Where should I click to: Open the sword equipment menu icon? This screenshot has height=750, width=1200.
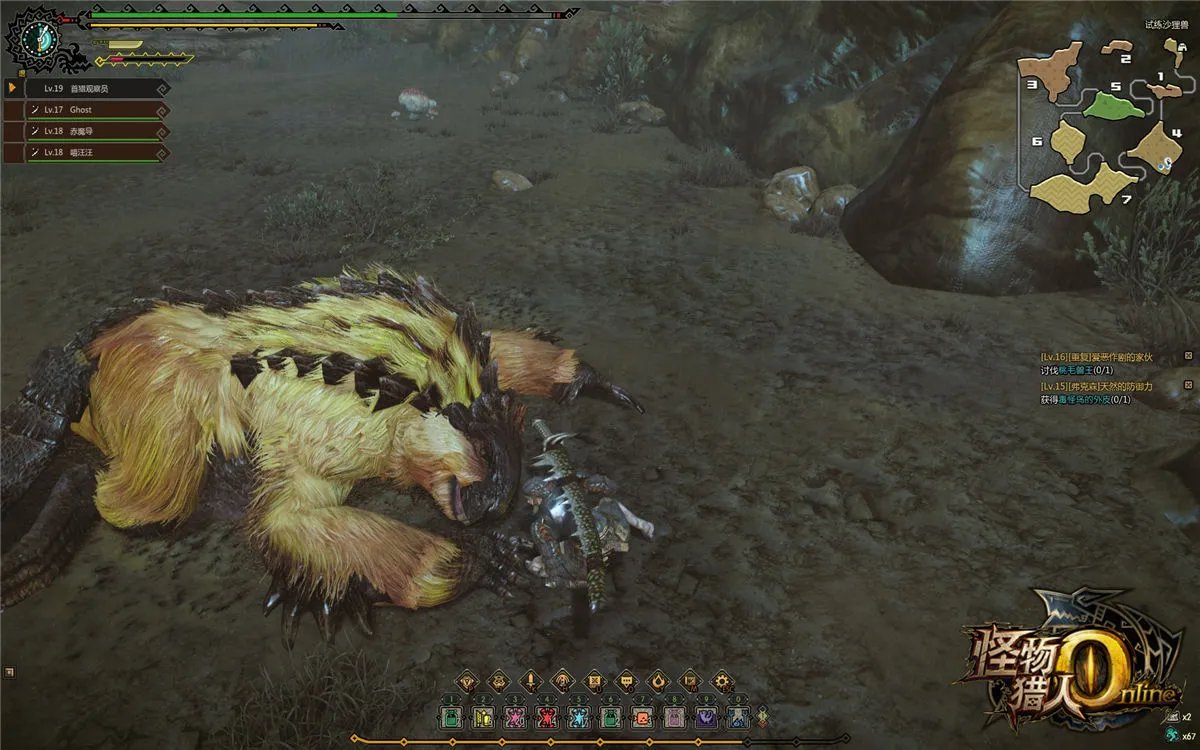tap(530, 681)
